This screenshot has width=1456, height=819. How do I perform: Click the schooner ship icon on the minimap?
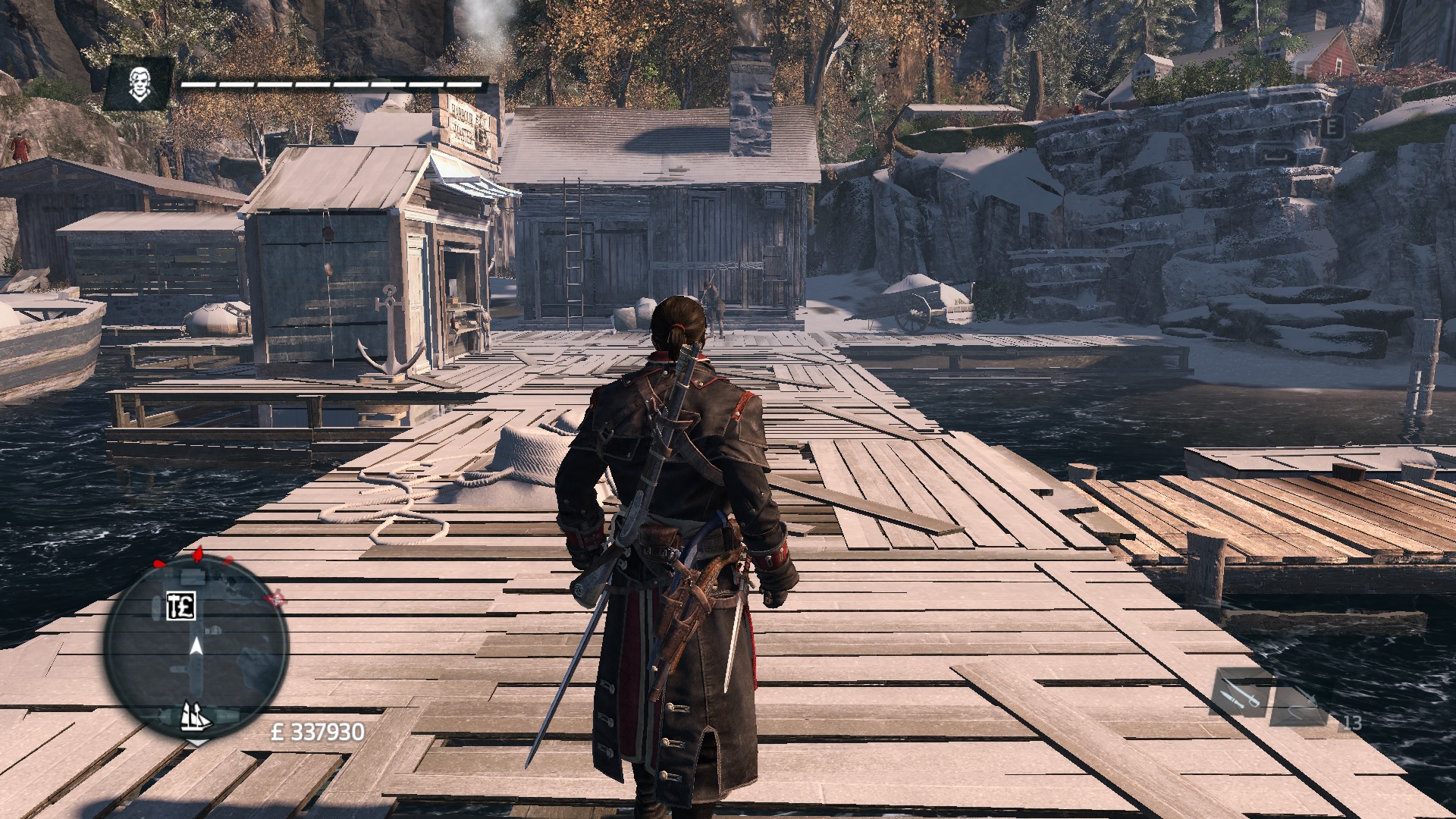(x=196, y=717)
